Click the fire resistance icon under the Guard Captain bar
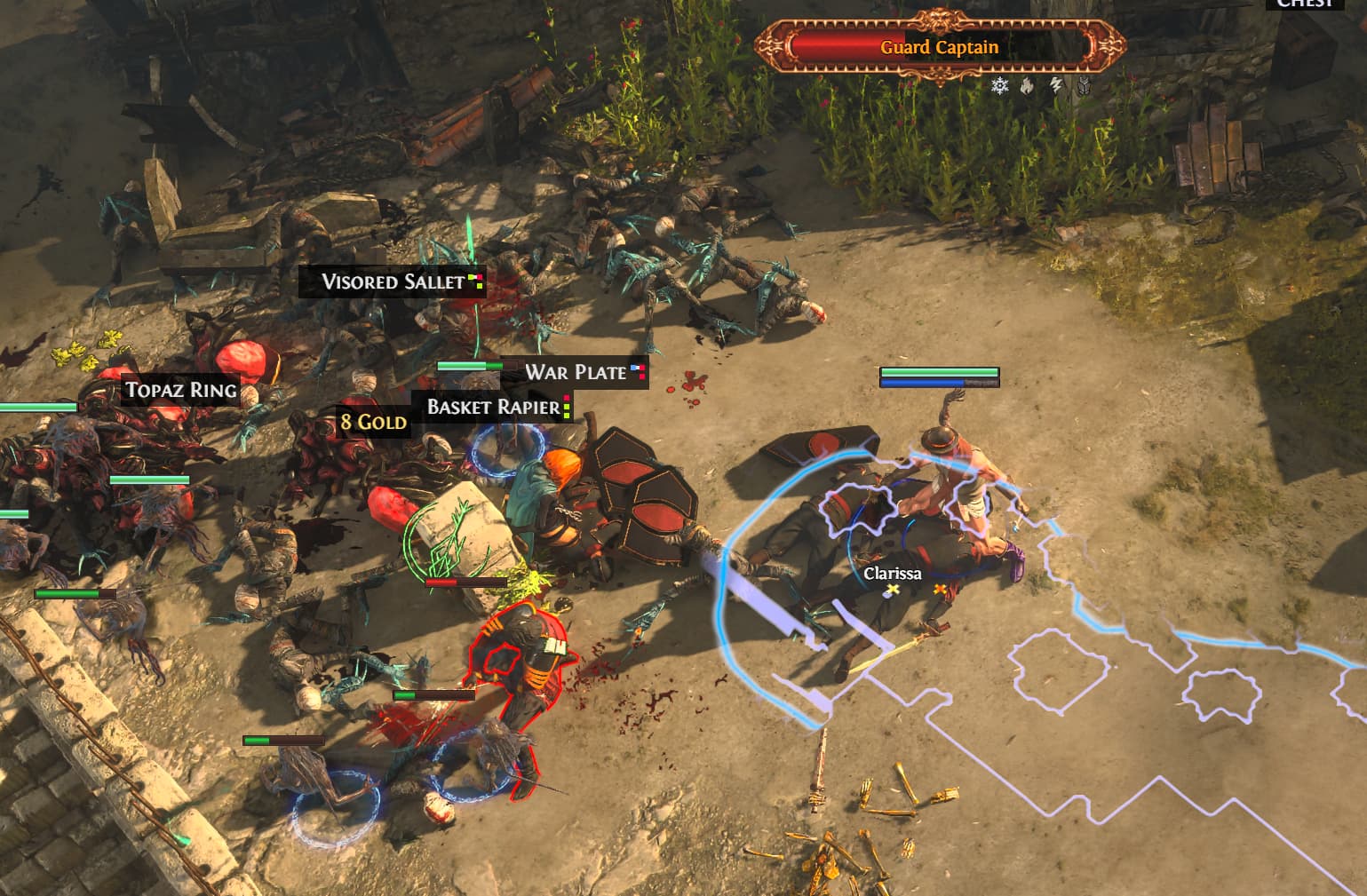 pyautogui.click(x=1027, y=85)
